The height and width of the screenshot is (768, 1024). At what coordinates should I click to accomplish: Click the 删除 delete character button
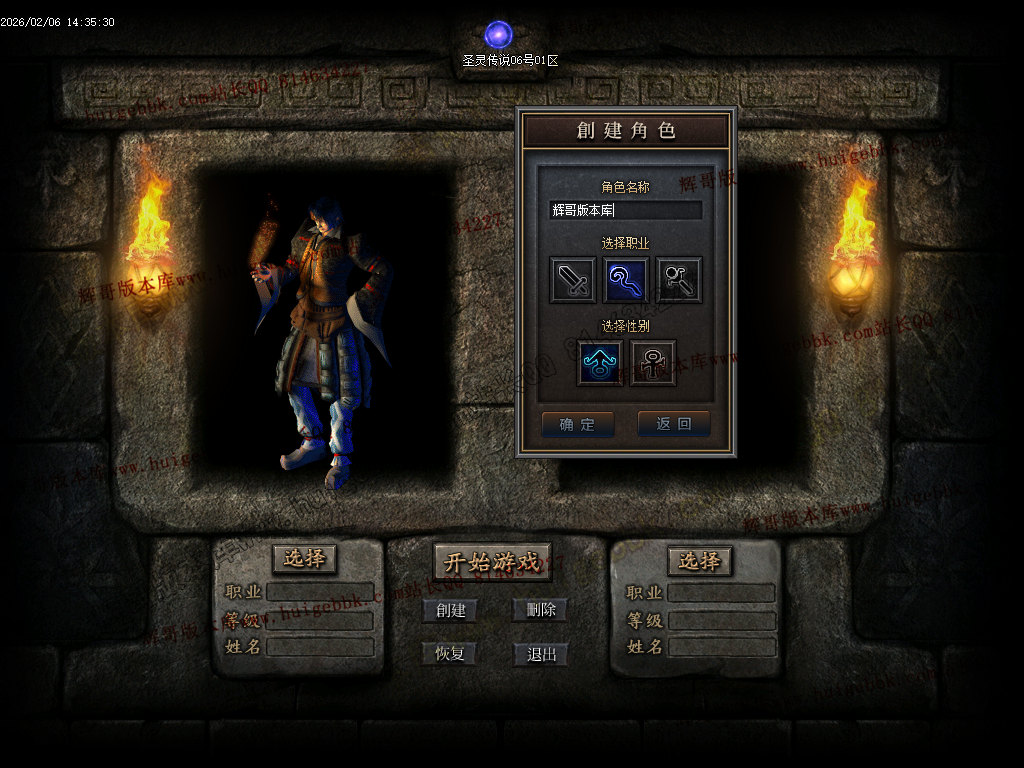tap(541, 610)
